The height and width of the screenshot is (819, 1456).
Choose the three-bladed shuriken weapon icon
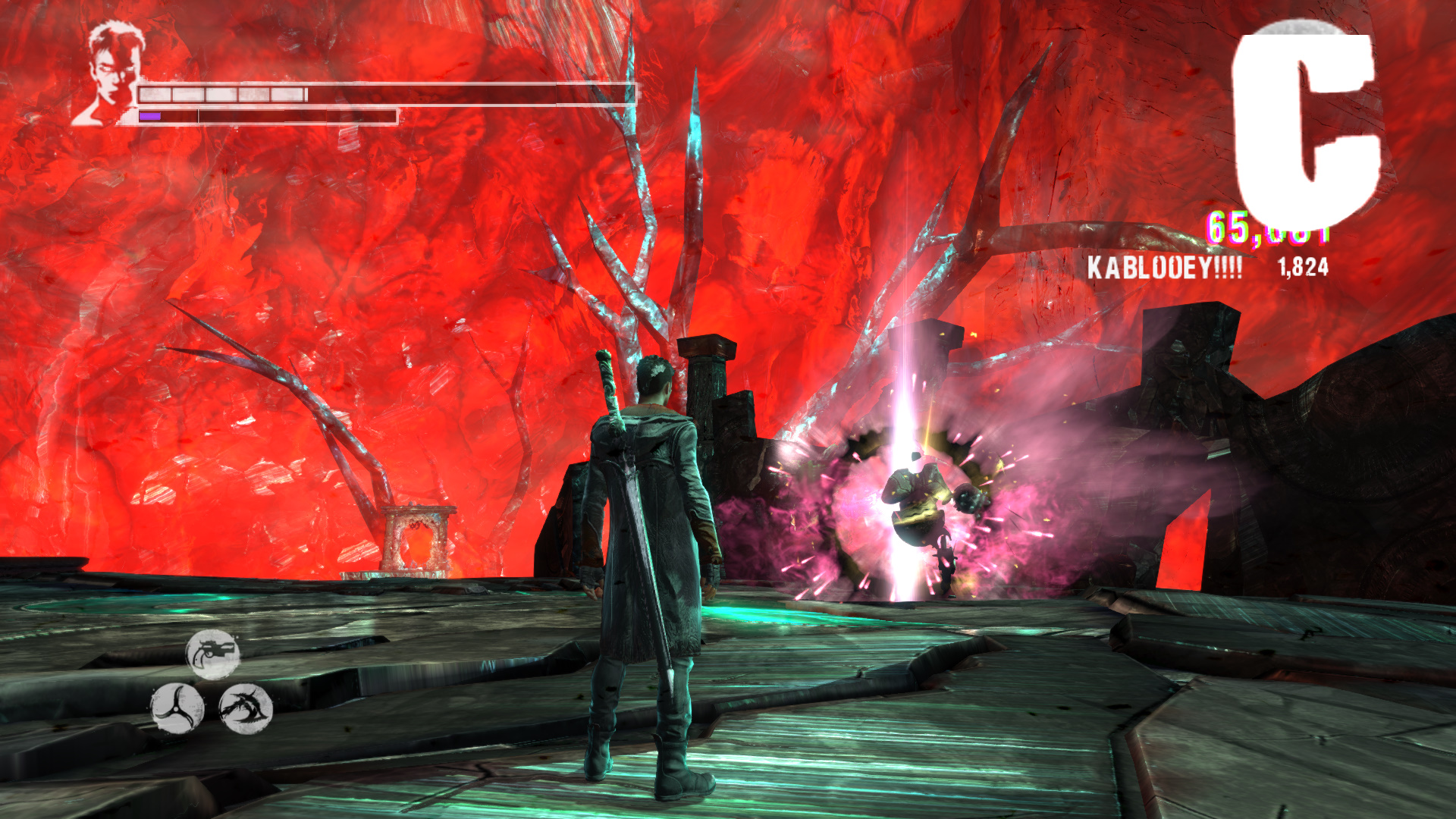click(x=177, y=708)
